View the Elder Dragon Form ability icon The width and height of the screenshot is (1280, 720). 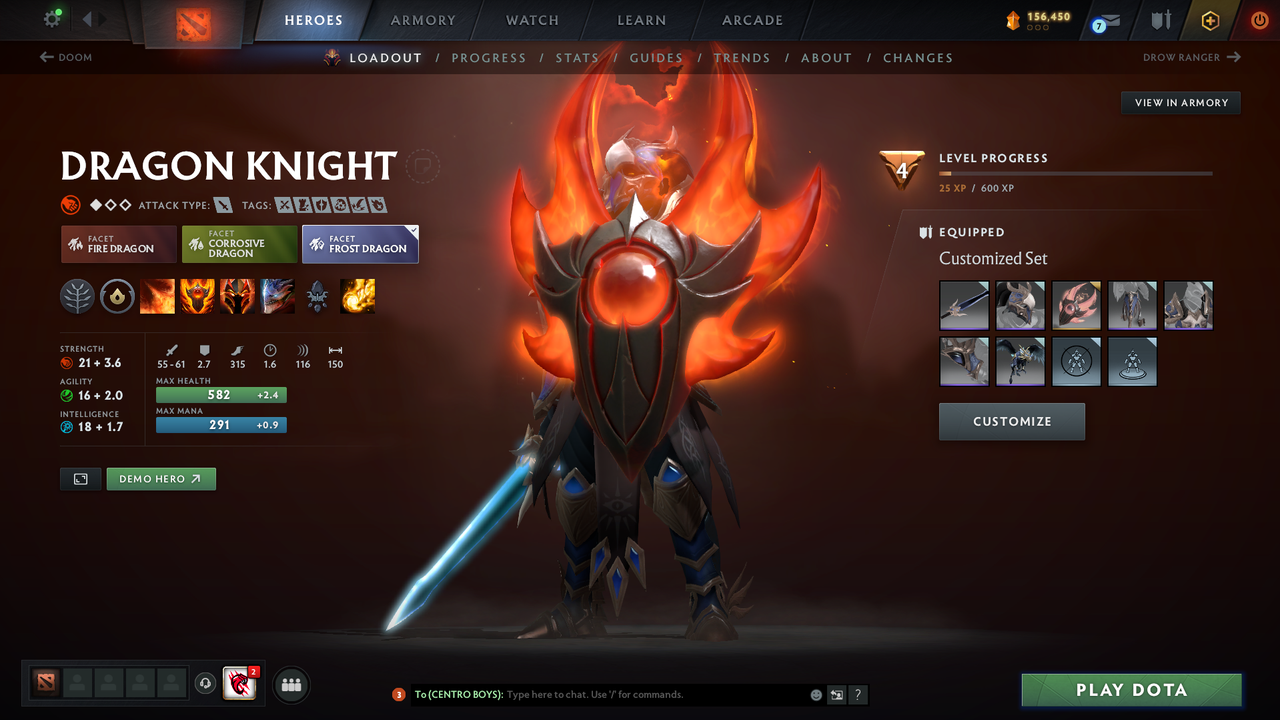(x=277, y=296)
